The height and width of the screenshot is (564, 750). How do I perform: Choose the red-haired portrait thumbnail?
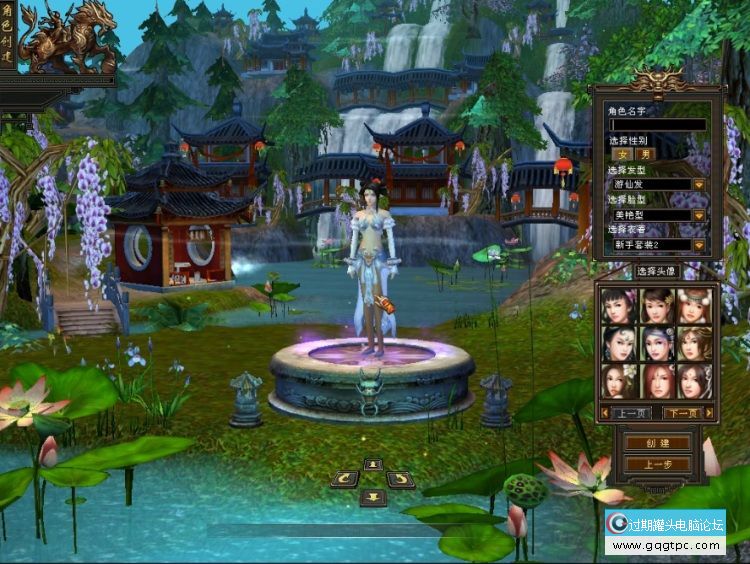656,380
